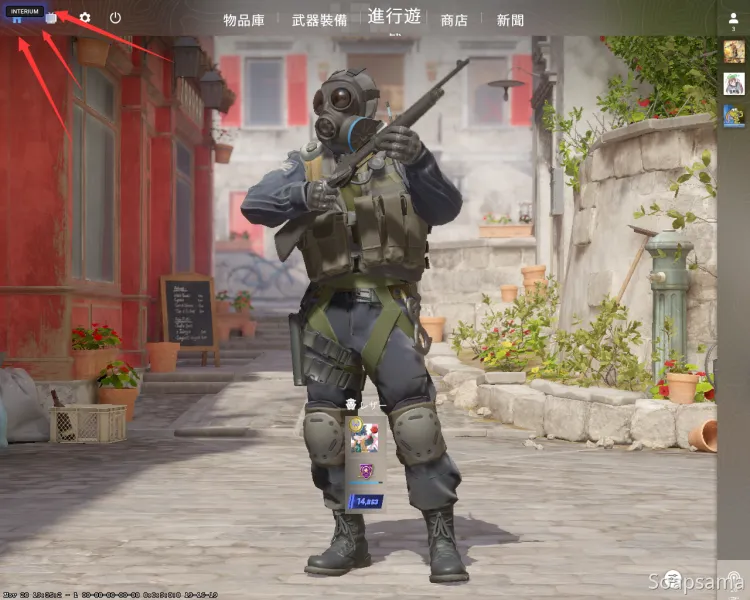Quit the game with the power icon
The height and width of the screenshot is (600, 750).
tap(115, 18)
